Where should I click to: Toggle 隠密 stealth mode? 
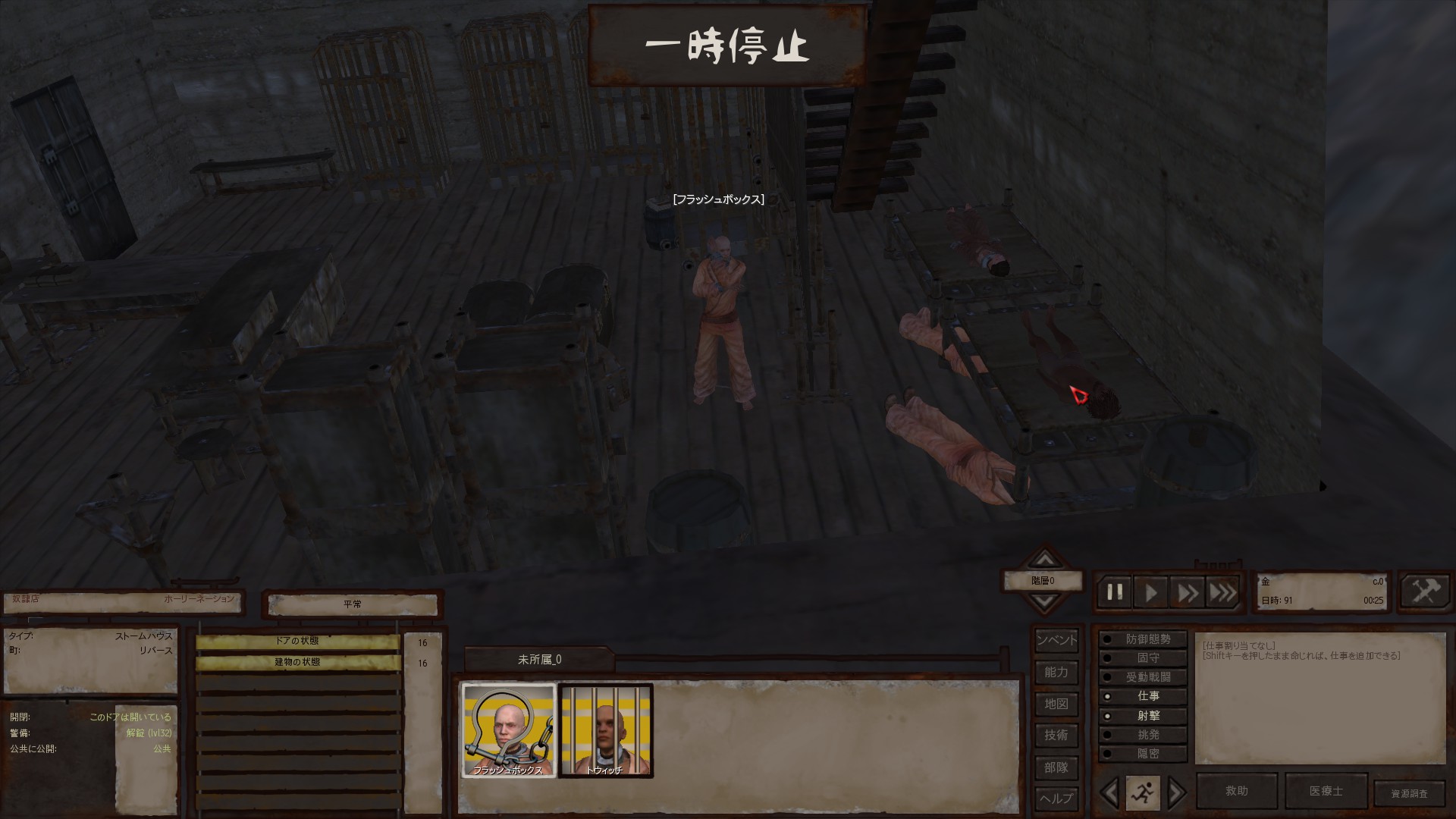[x=1143, y=754]
